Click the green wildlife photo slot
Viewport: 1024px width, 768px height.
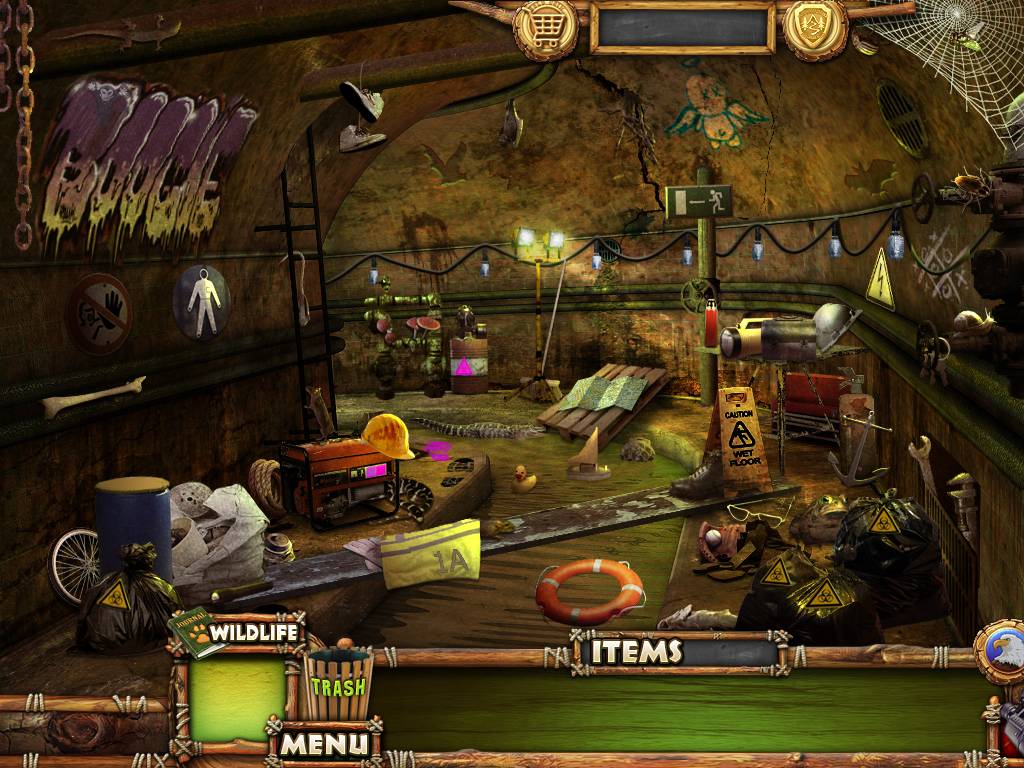(x=237, y=698)
